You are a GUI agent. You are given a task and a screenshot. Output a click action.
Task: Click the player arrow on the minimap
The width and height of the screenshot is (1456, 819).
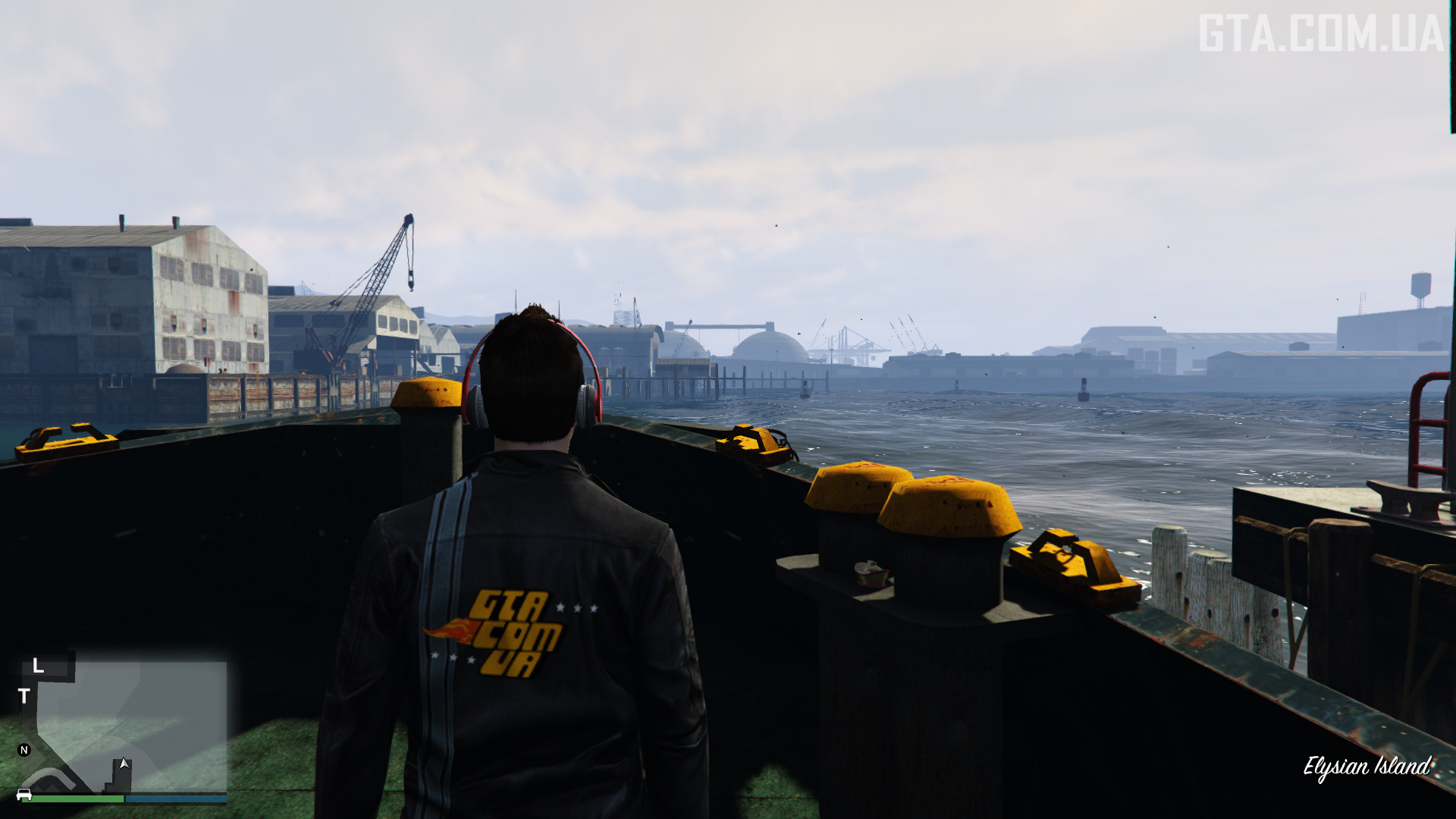(x=124, y=764)
